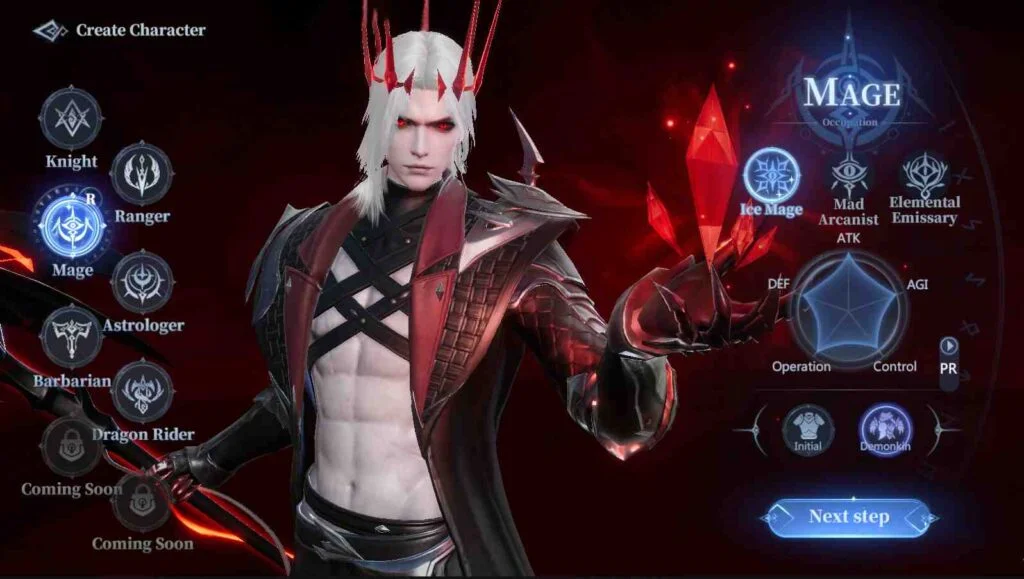Select the Dragon Rider class
This screenshot has height=579, width=1024.
[x=143, y=391]
